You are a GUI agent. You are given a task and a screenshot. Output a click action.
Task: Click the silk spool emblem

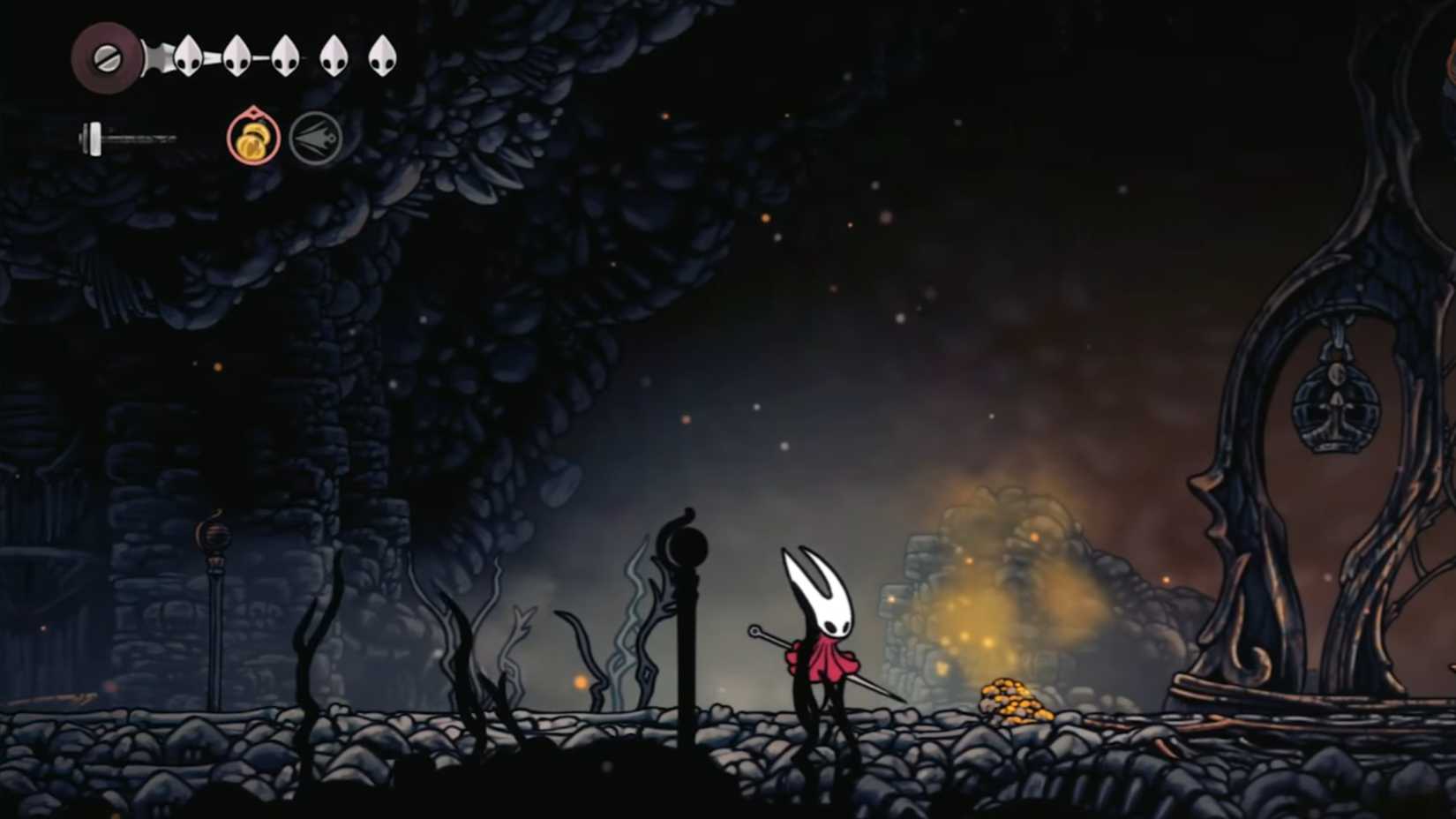[x=106, y=58]
